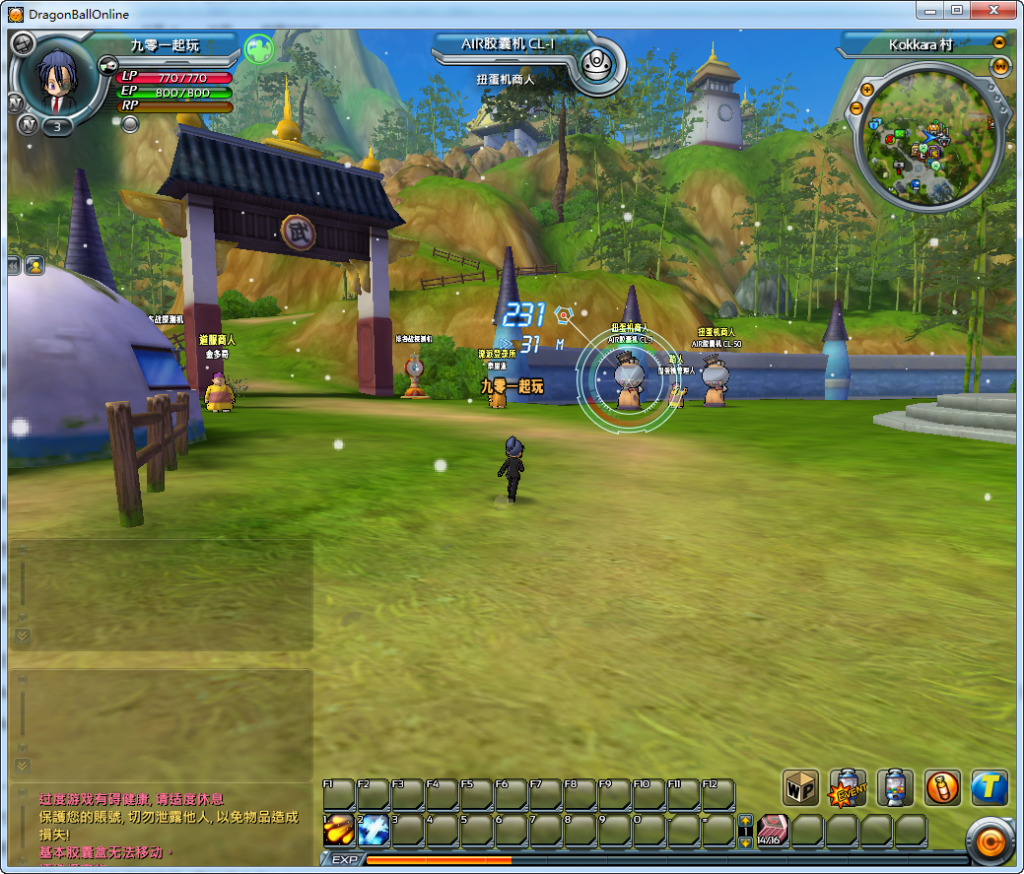This screenshot has height=874, width=1024.
Task: Use the blue lightning skill in slot 2
Action: pyautogui.click(x=373, y=830)
